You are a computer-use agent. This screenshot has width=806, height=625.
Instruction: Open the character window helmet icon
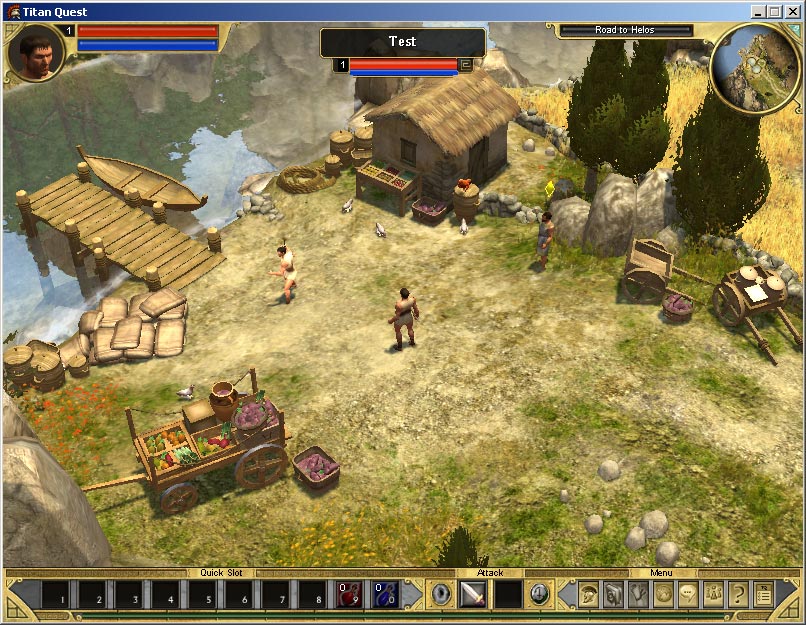click(x=588, y=594)
